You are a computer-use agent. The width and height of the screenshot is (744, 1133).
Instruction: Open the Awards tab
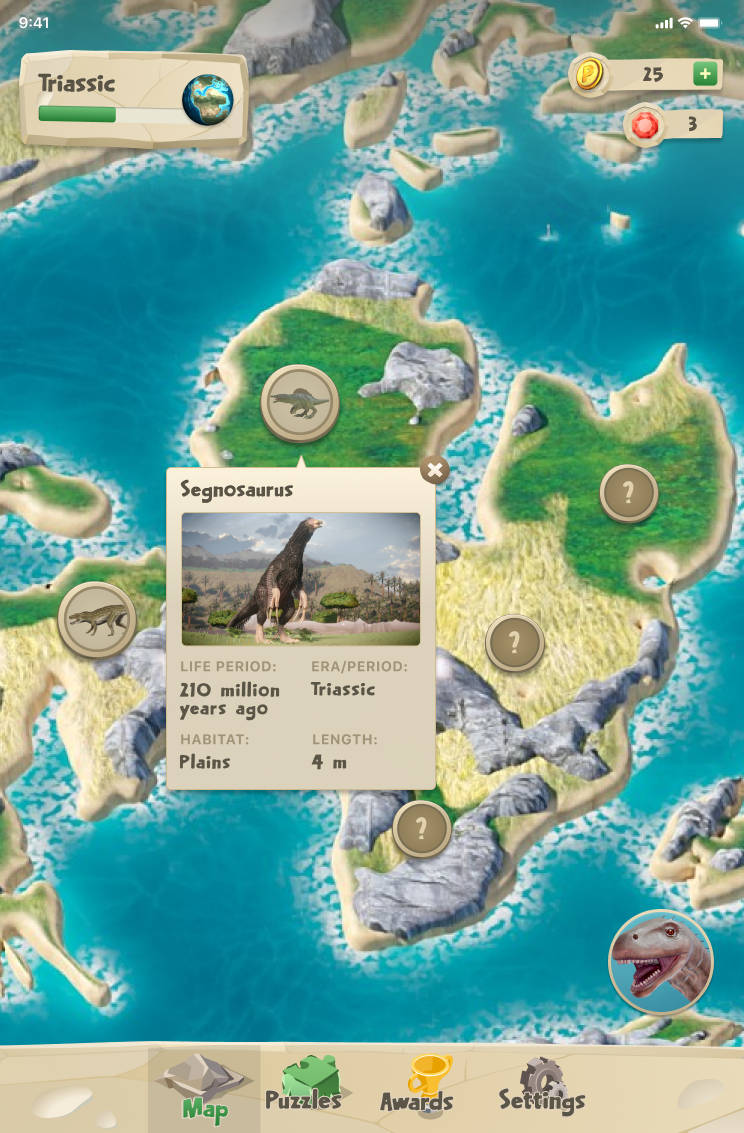417,1086
